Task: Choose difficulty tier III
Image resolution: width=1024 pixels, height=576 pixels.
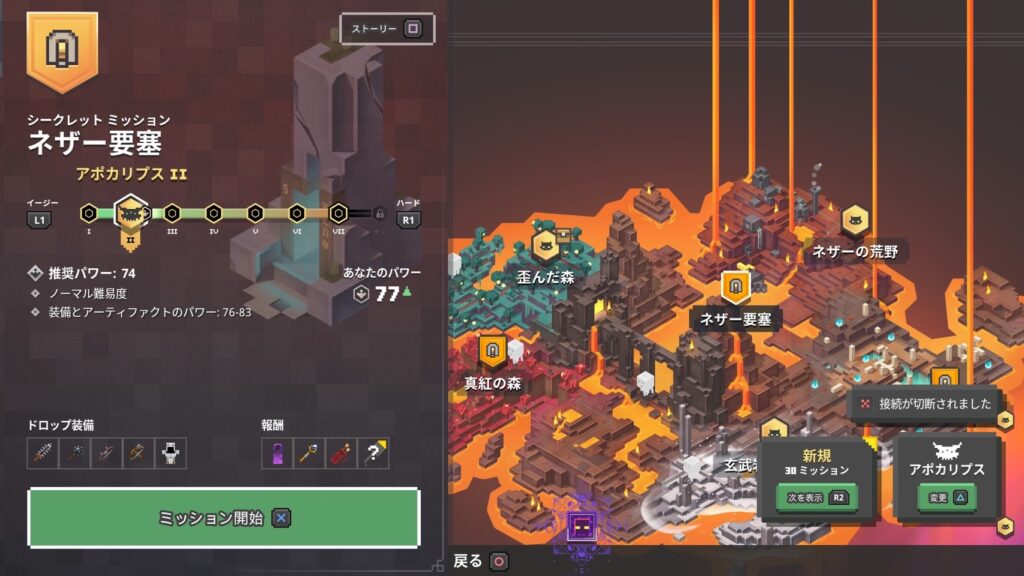Action: 172,213
